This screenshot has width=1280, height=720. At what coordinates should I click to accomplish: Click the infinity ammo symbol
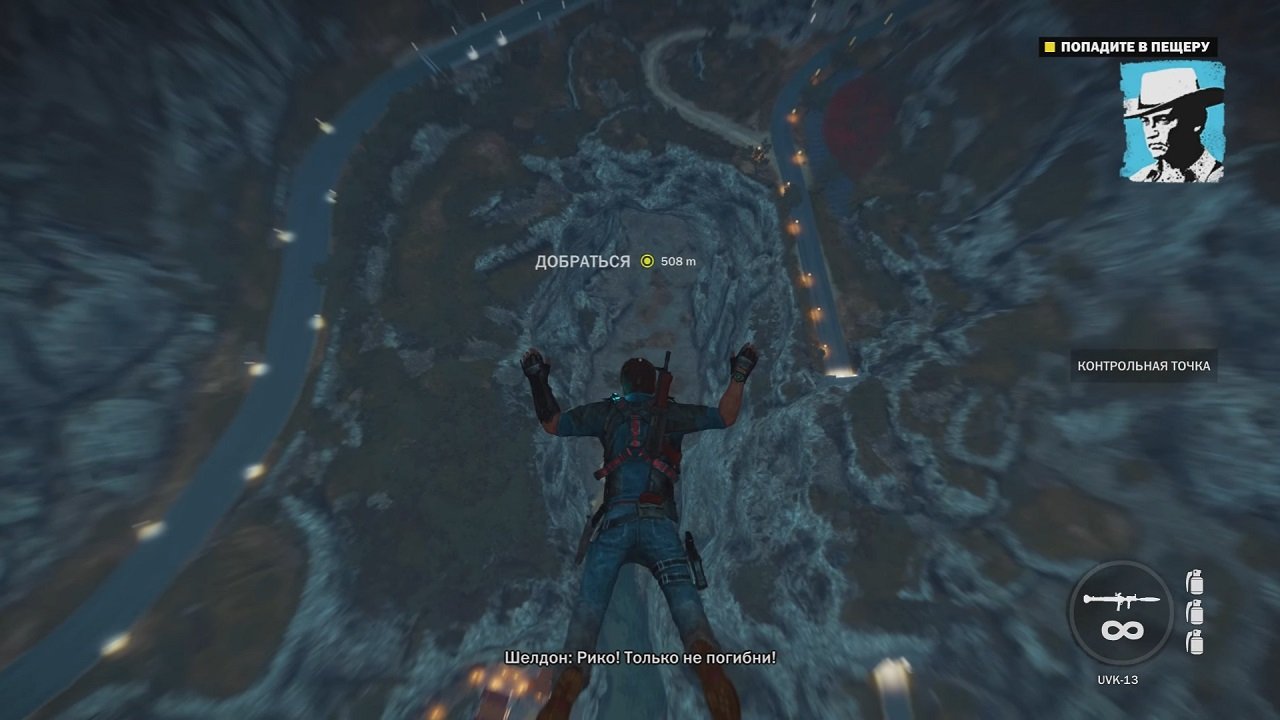point(1124,632)
